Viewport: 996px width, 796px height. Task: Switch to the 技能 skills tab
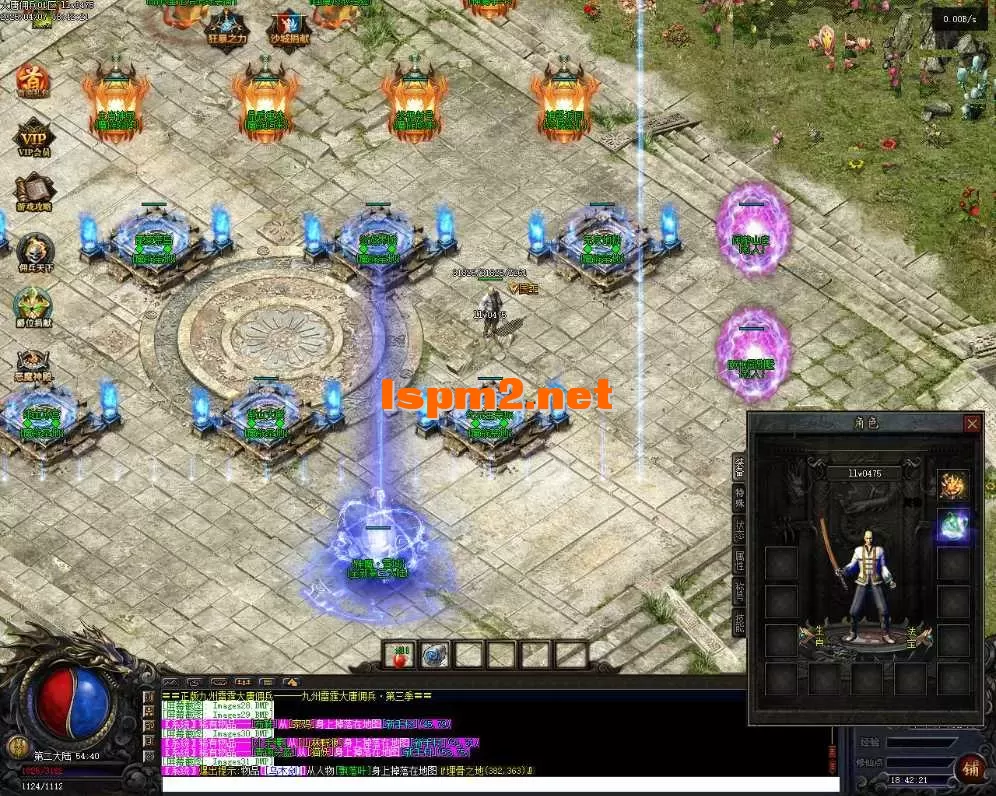[739, 622]
